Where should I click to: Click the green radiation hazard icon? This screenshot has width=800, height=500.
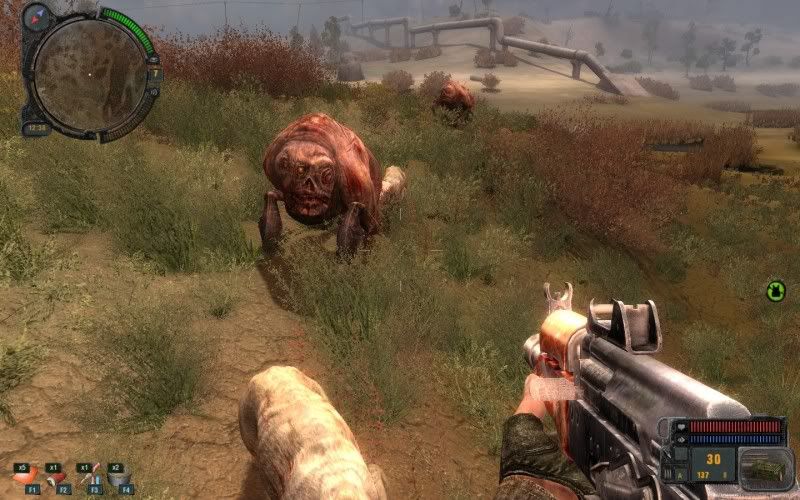(776, 291)
